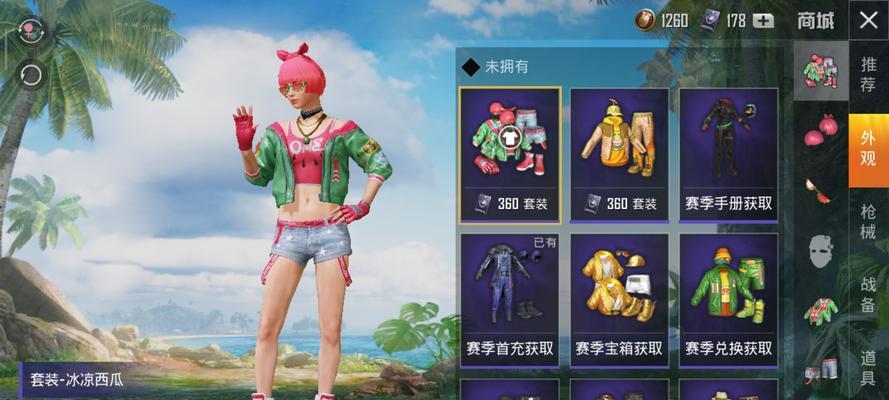
Task: Filter by pink headwear category icon
Action: [x=821, y=129]
